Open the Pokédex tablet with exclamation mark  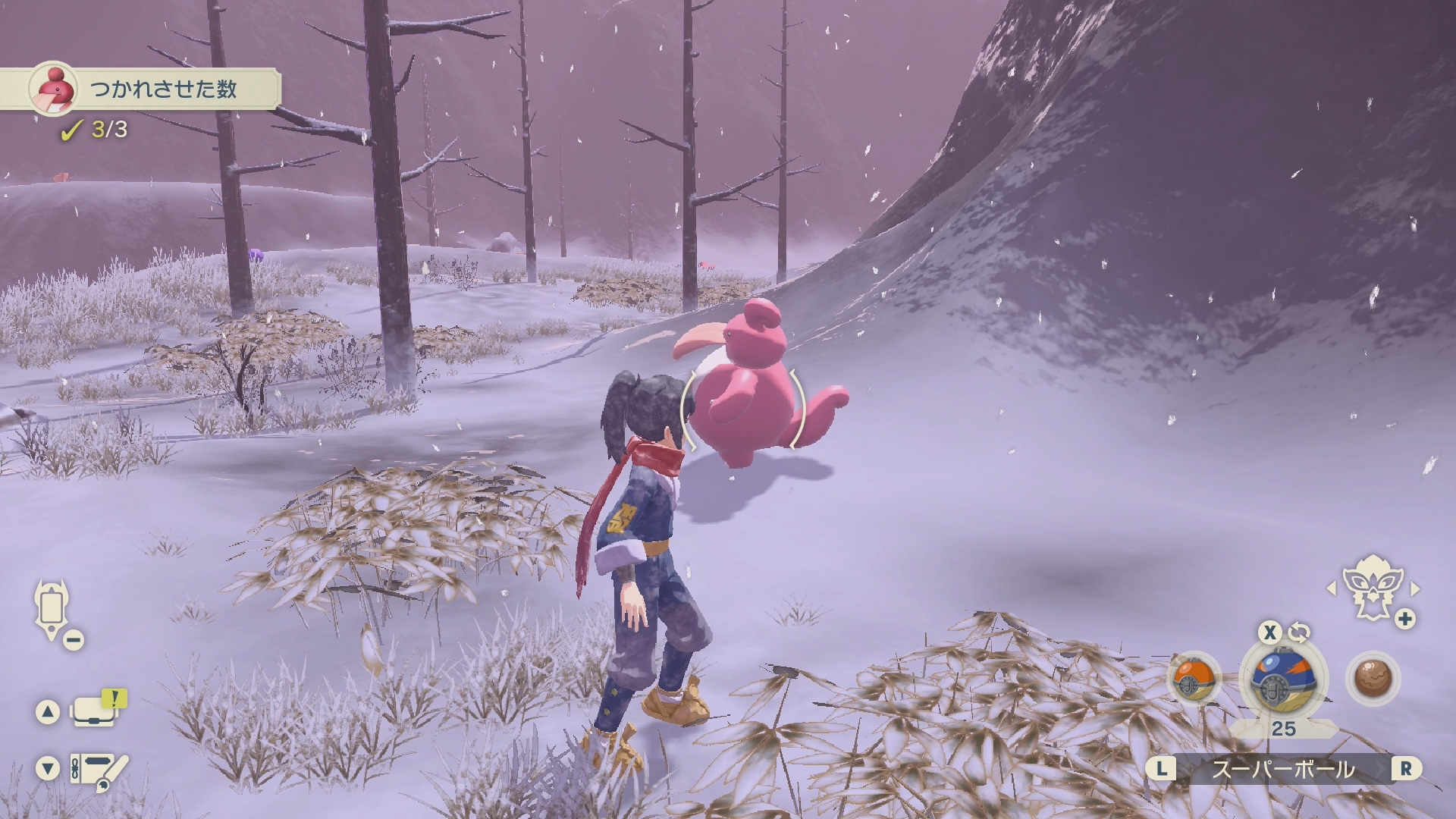[96, 711]
